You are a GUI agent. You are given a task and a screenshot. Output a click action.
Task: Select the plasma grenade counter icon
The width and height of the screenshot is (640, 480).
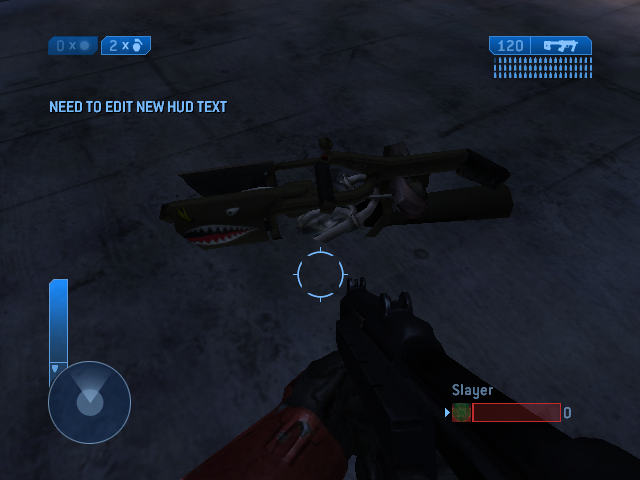point(84,46)
